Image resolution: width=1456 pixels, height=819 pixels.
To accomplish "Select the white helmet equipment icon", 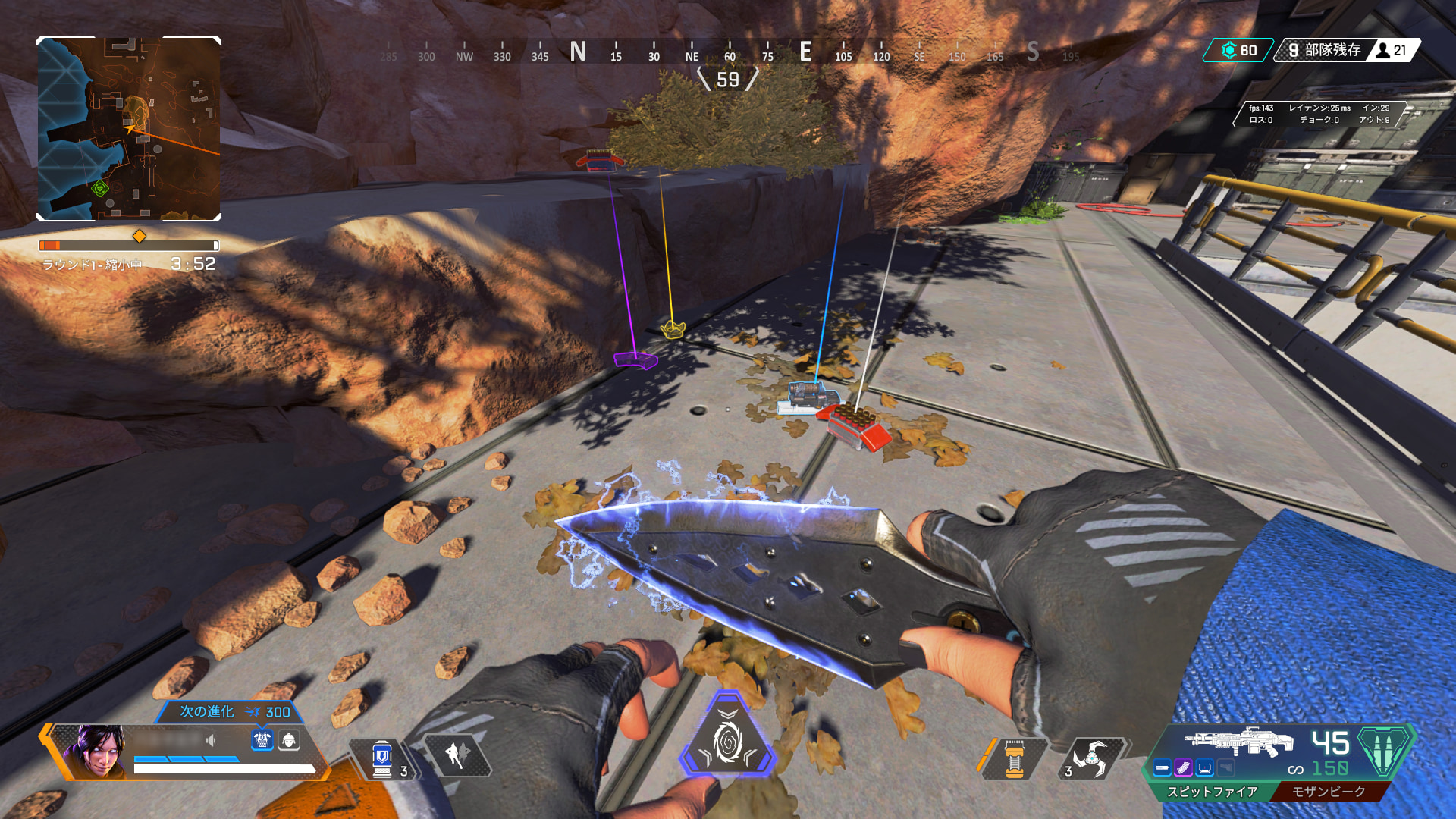I will coord(289,739).
